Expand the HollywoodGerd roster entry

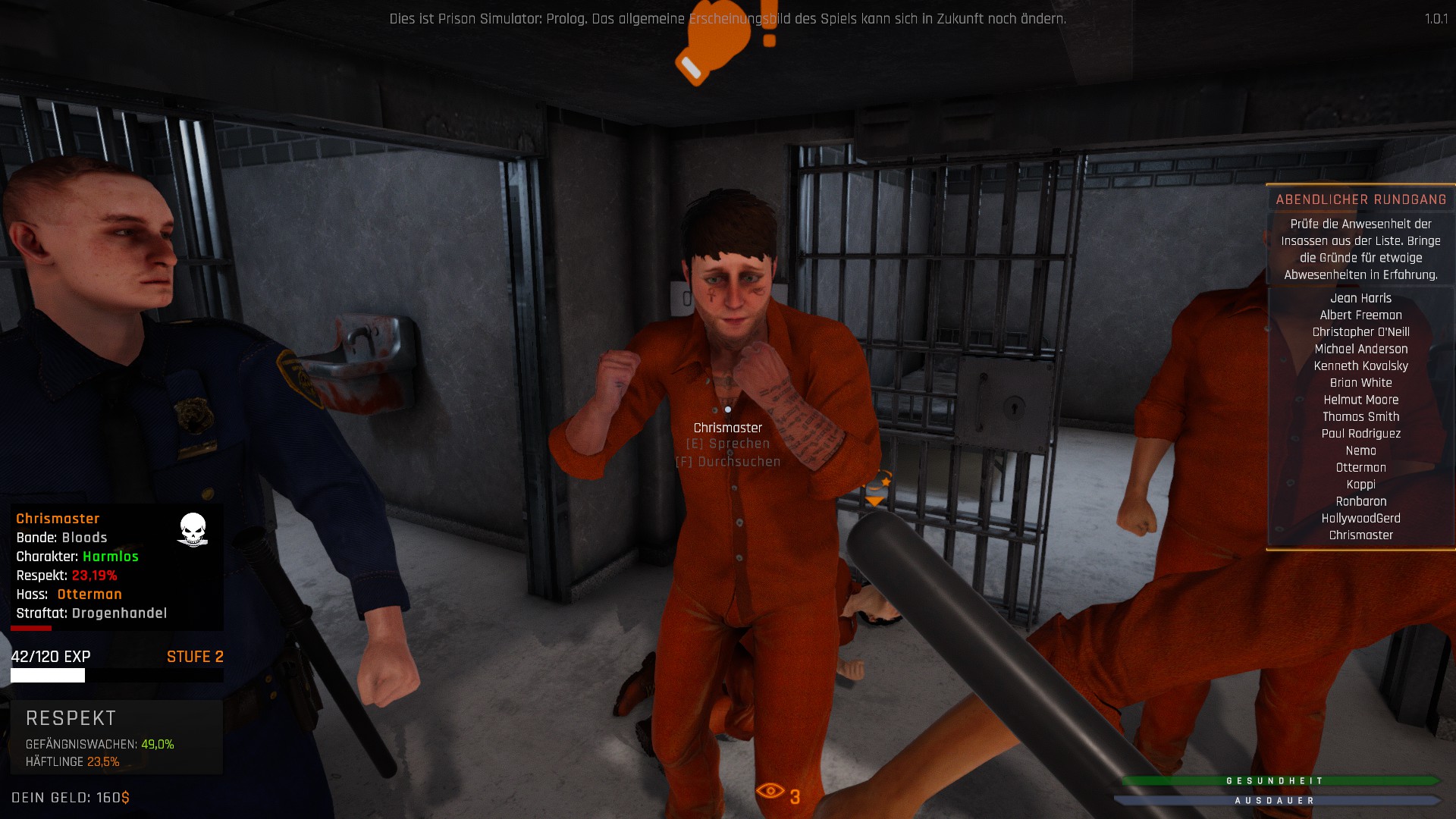[x=1360, y=518]
